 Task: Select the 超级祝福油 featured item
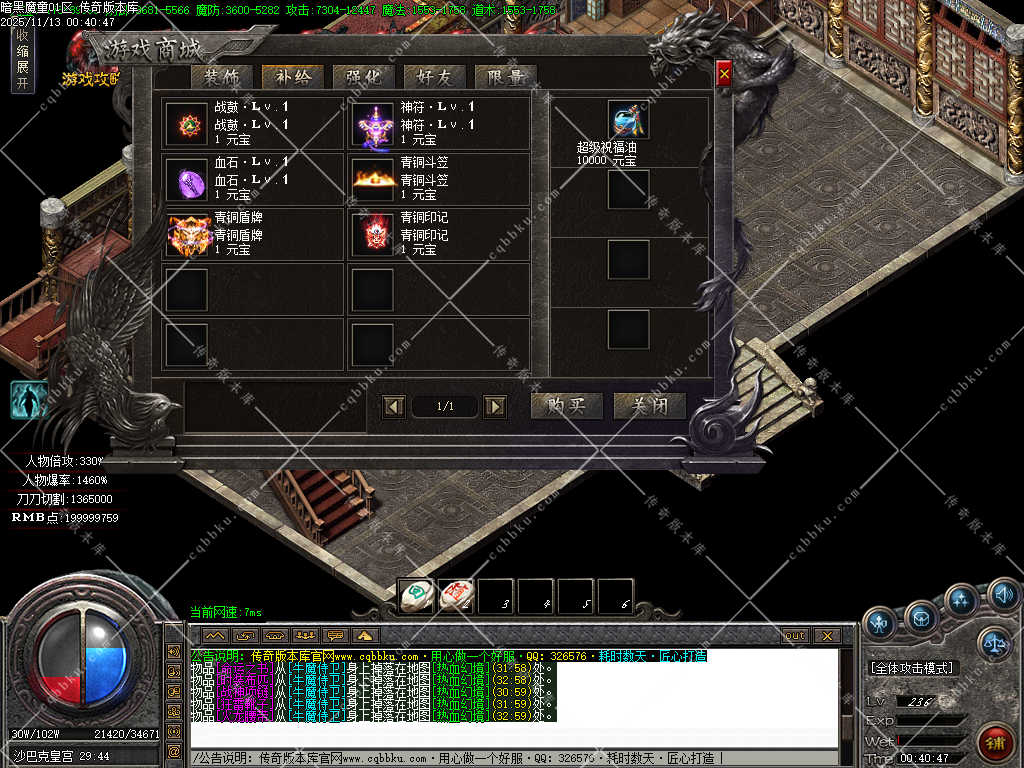pyautogui.click(x=628, y=120)
